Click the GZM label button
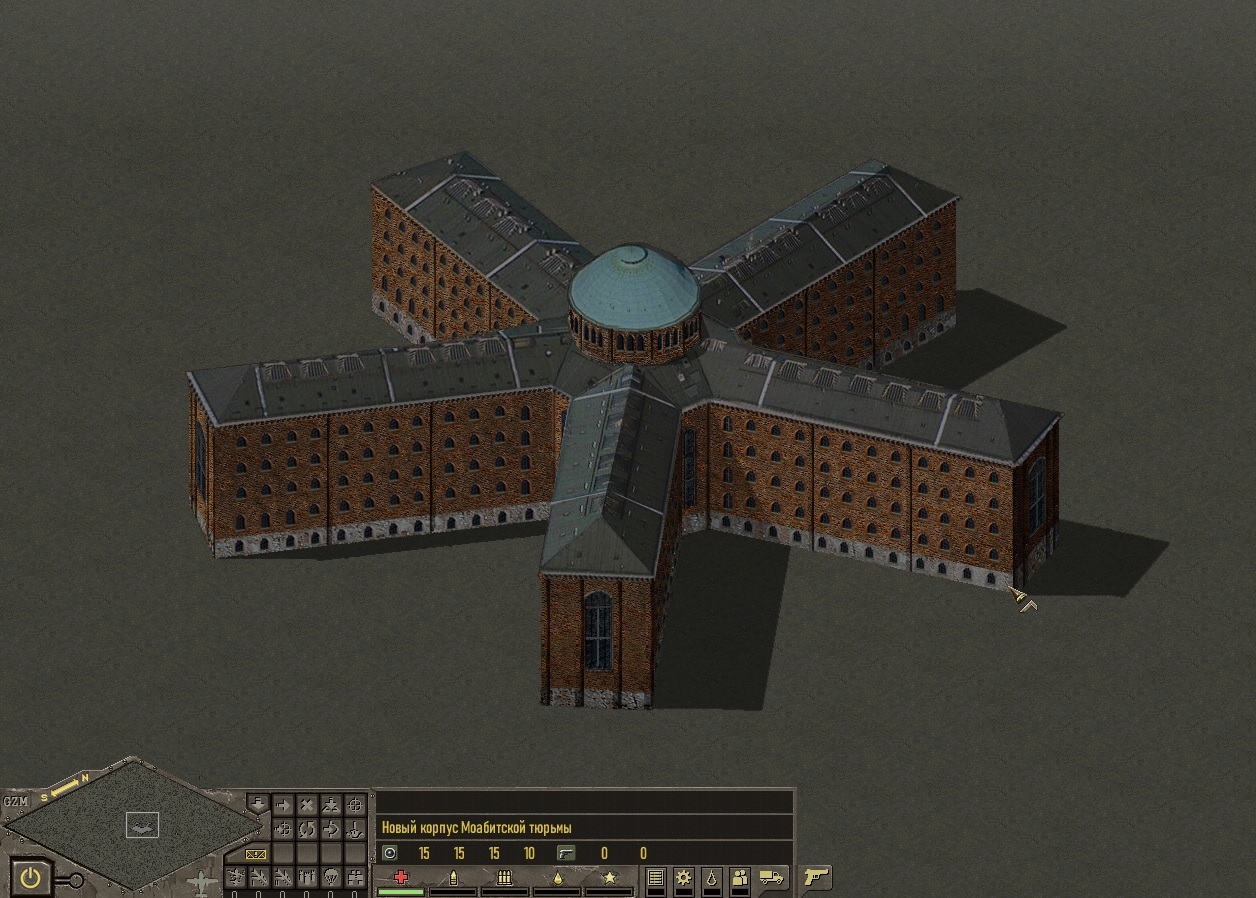The width and height of the screenshot is (1256, 898). (x=15, y=801)
